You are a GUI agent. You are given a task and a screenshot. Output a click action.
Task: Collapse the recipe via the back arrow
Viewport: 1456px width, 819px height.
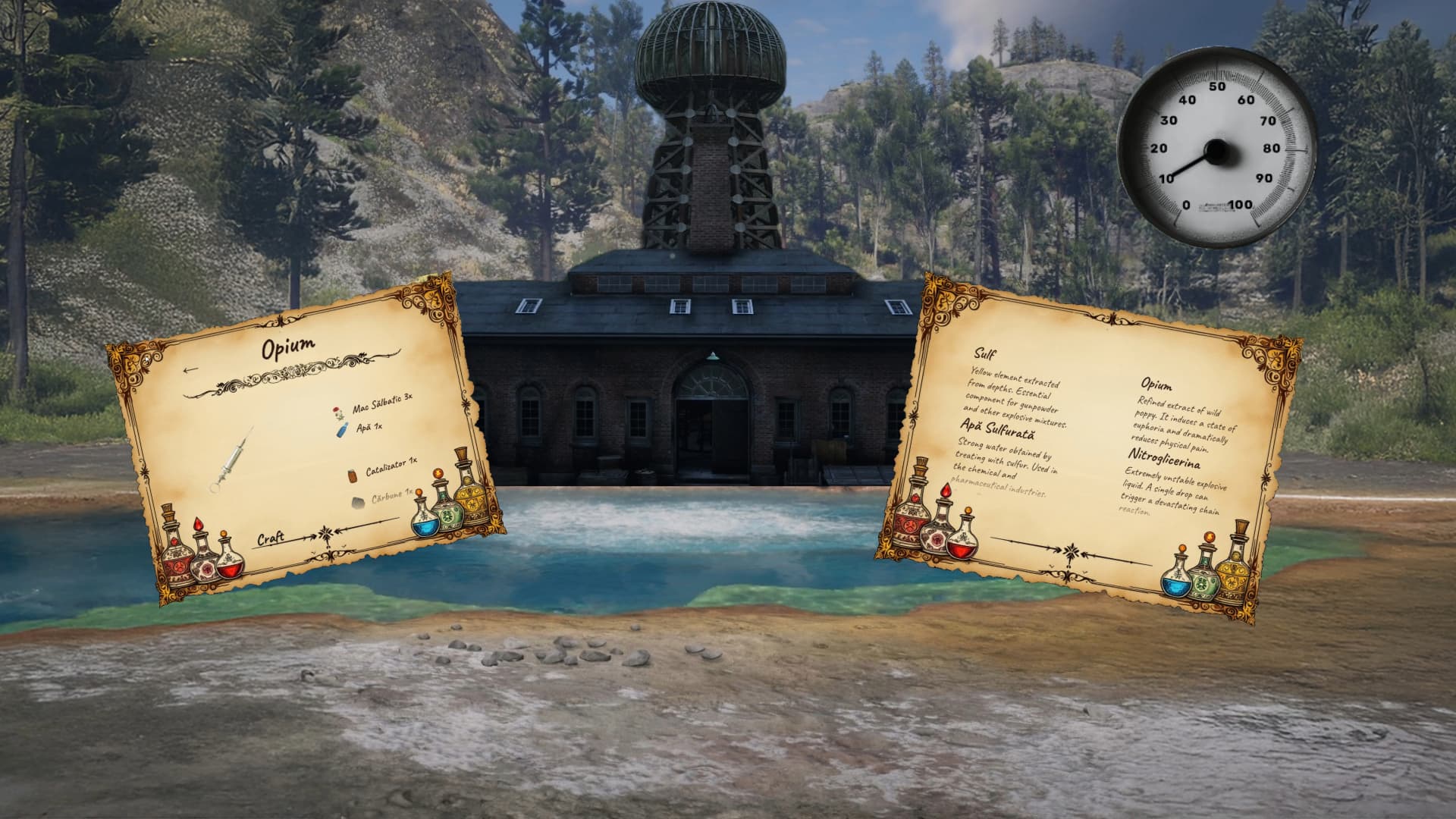pyautogui.click(x=190, y=369)
